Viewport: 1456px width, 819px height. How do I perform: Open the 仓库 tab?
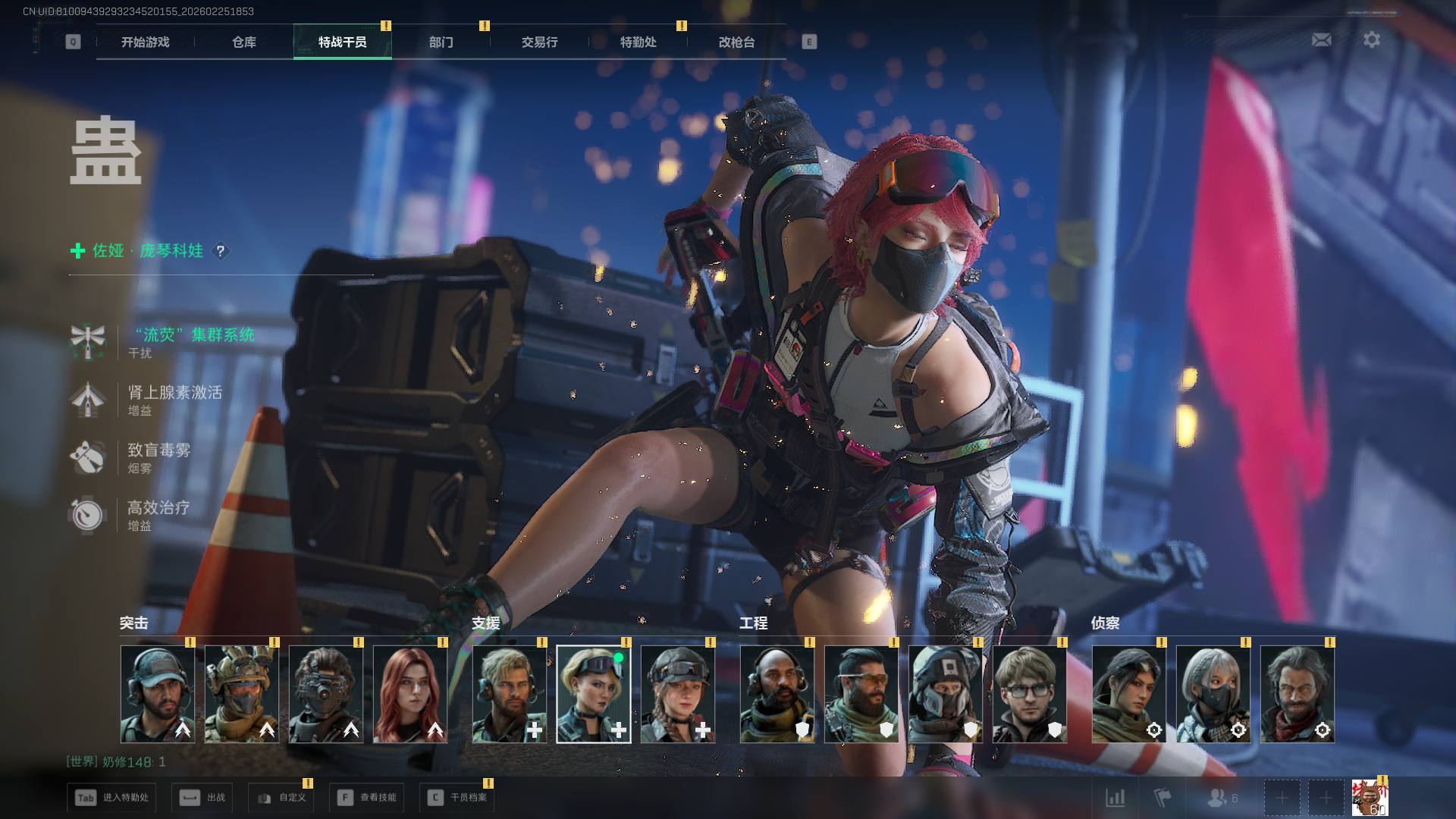point(243,42)
